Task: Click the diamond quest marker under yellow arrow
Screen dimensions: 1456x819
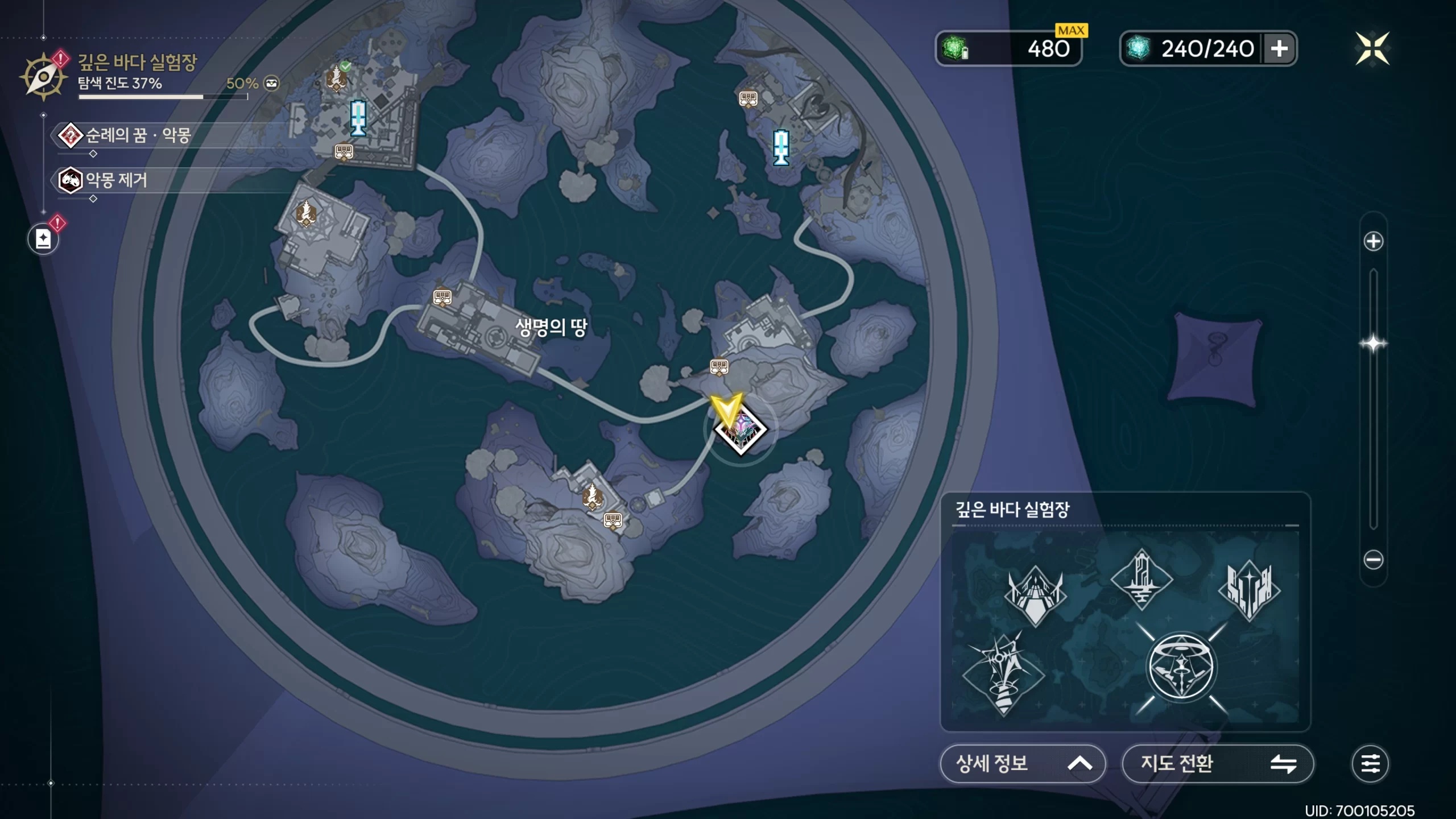Action: point(741,430)
